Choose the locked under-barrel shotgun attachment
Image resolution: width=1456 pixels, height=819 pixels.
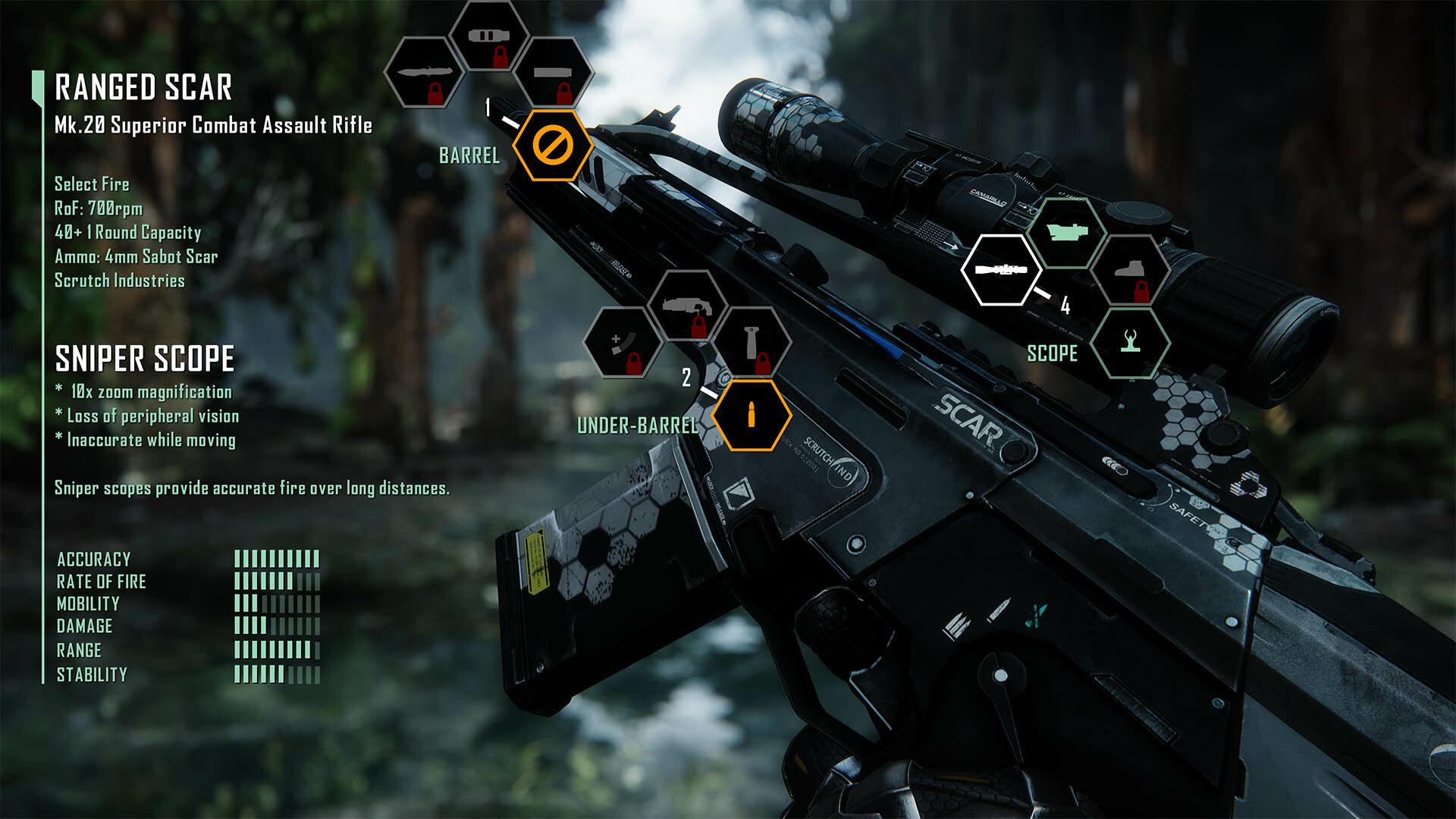click(687, 306)
